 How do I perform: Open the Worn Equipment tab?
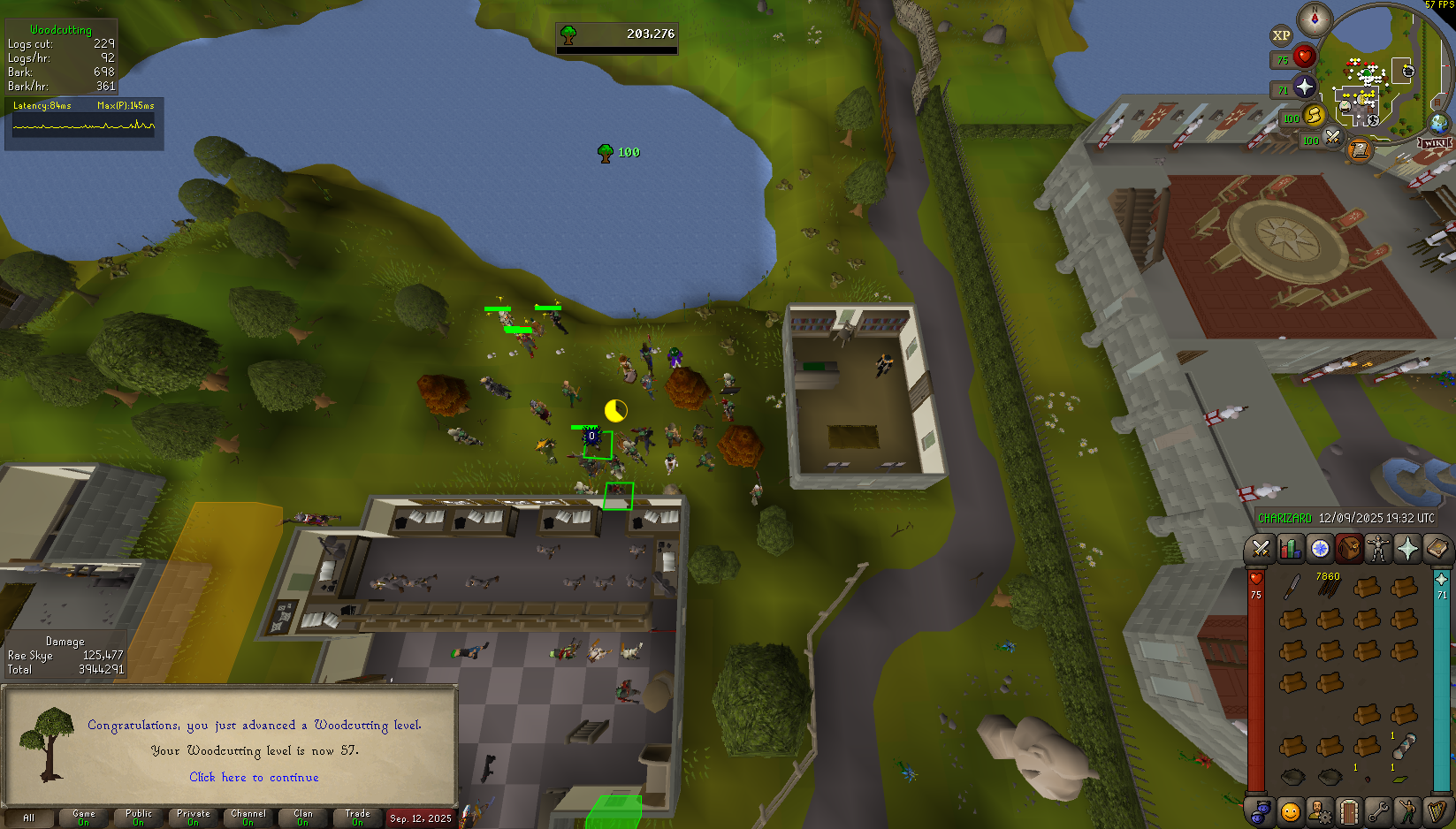(x=1377, y=549)
